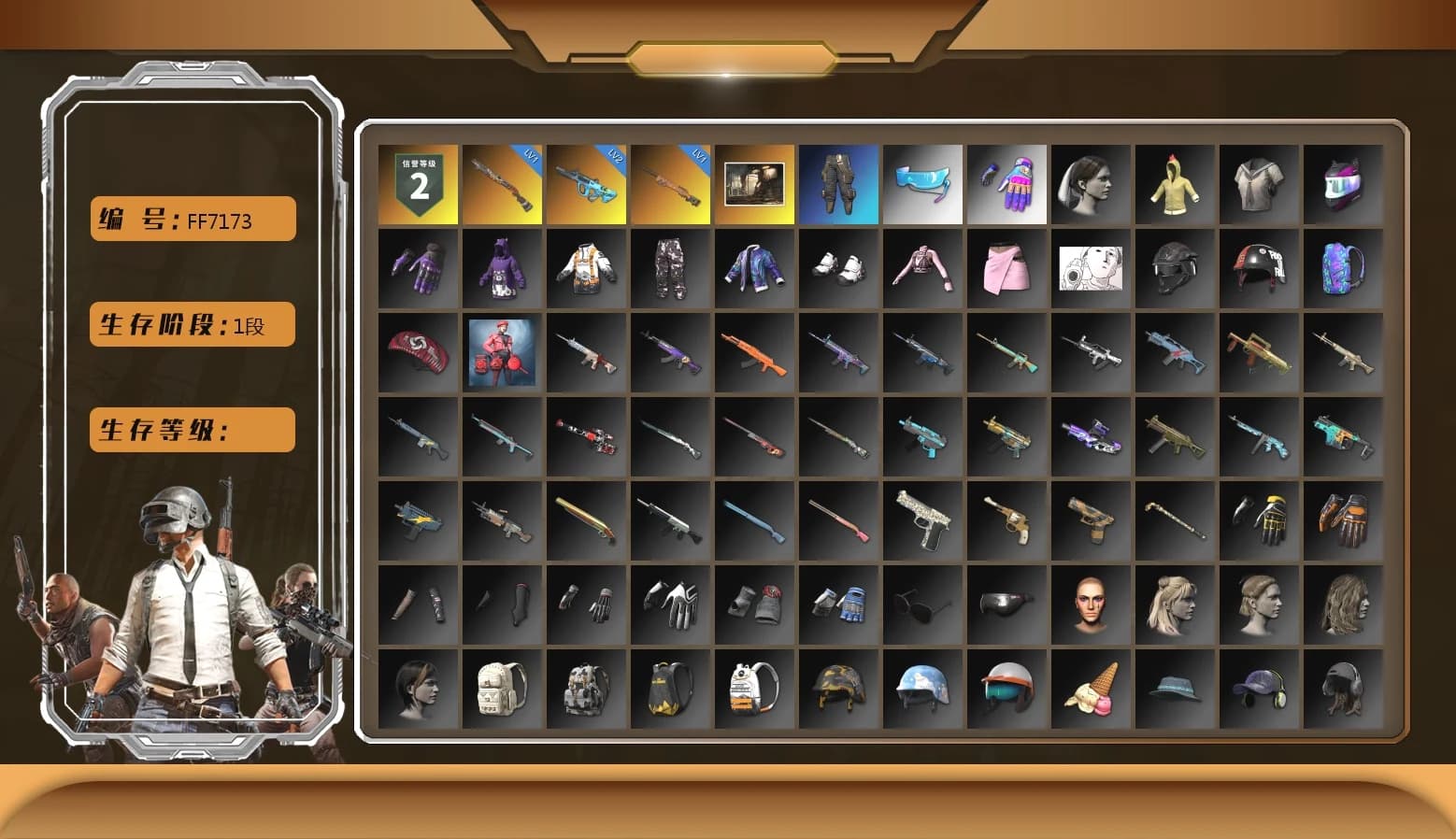Viewport: 1456px width, 839px height.
Task: Select the yellow hoodie outfit
Action: 1175,183
